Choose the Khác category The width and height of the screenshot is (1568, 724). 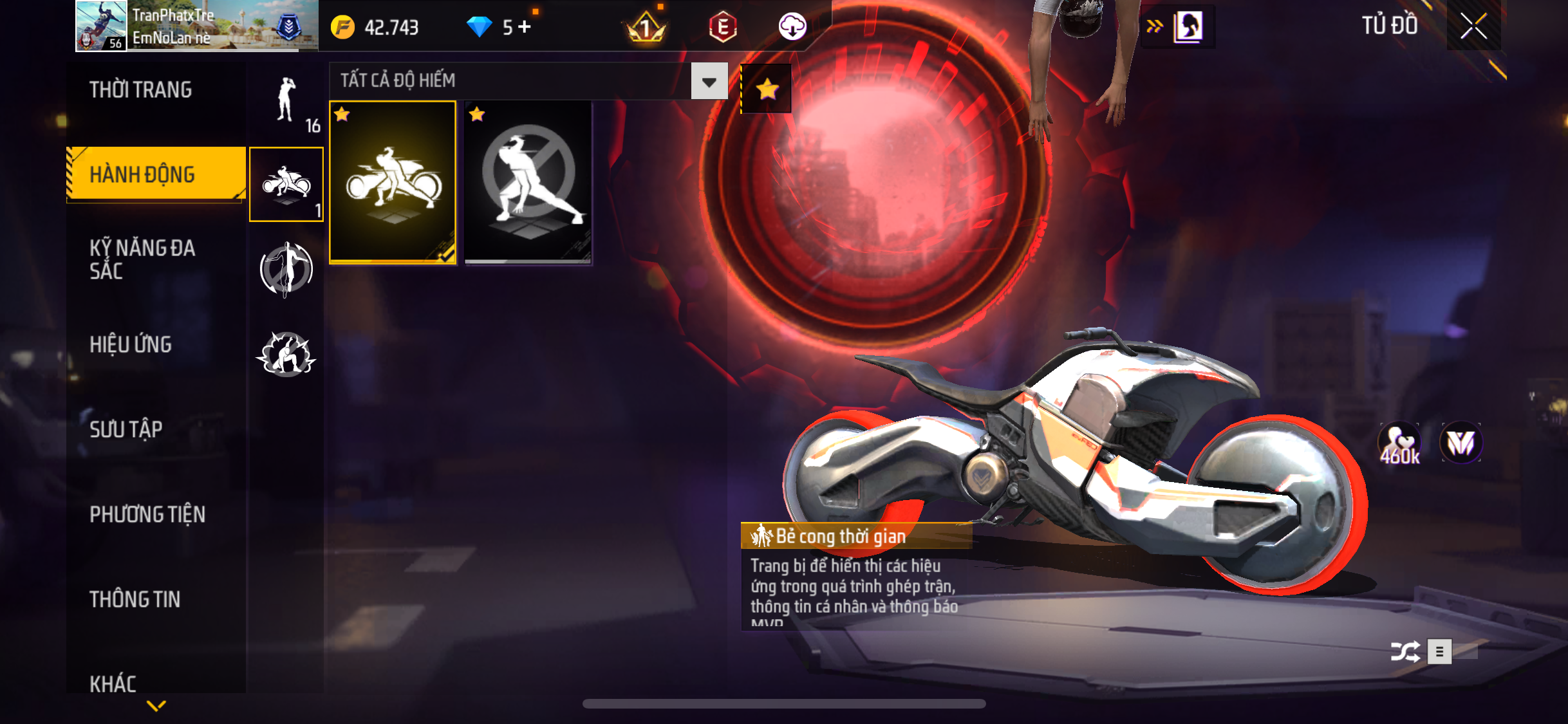[x=113, y=683]
